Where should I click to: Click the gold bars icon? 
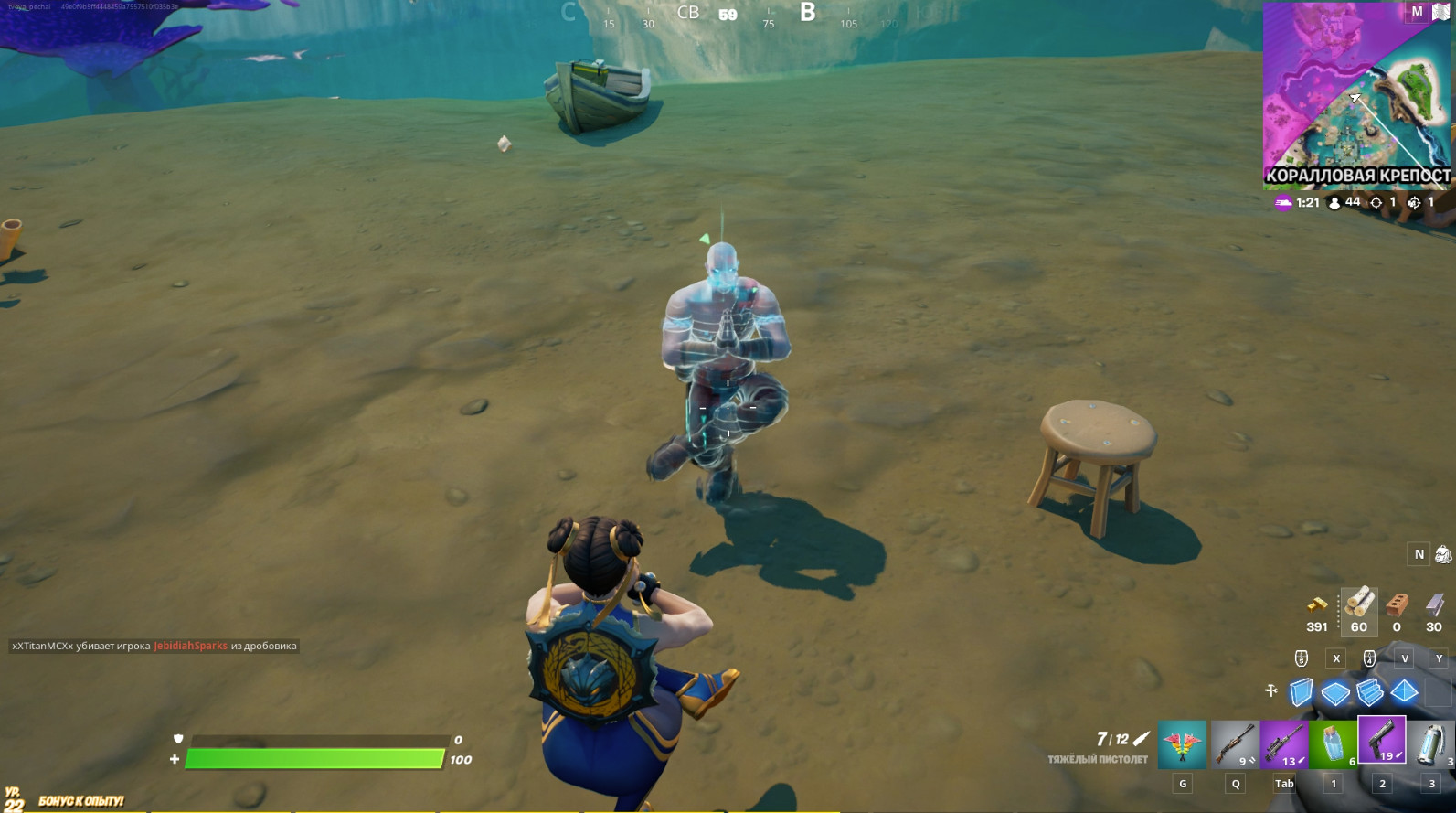[1317, 604]
